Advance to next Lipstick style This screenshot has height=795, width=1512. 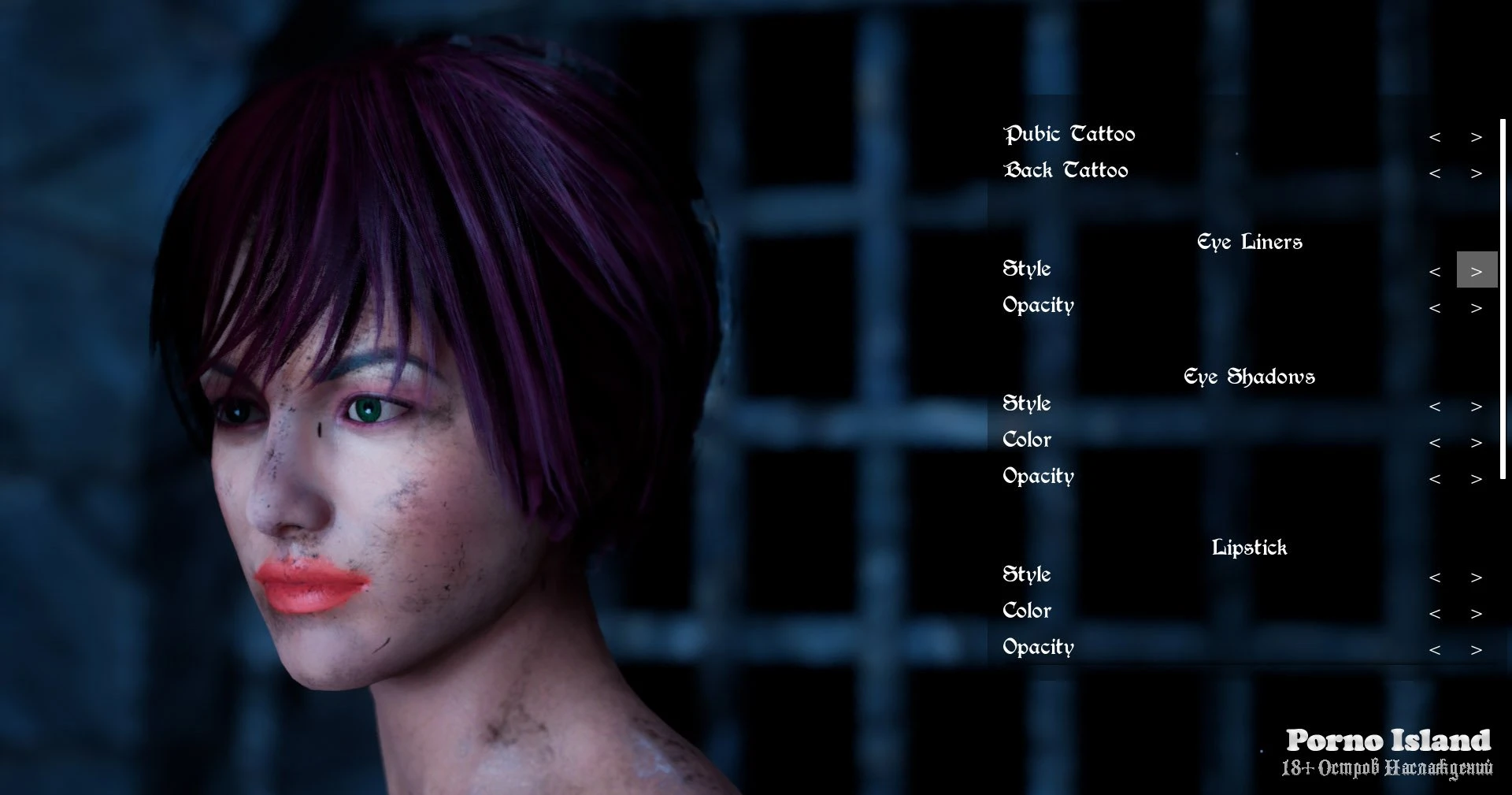tap(1477, 578)
